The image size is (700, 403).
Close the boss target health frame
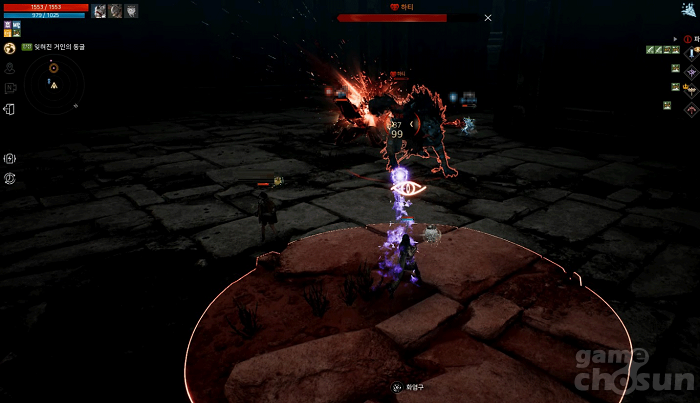click(x=488, y=17)
